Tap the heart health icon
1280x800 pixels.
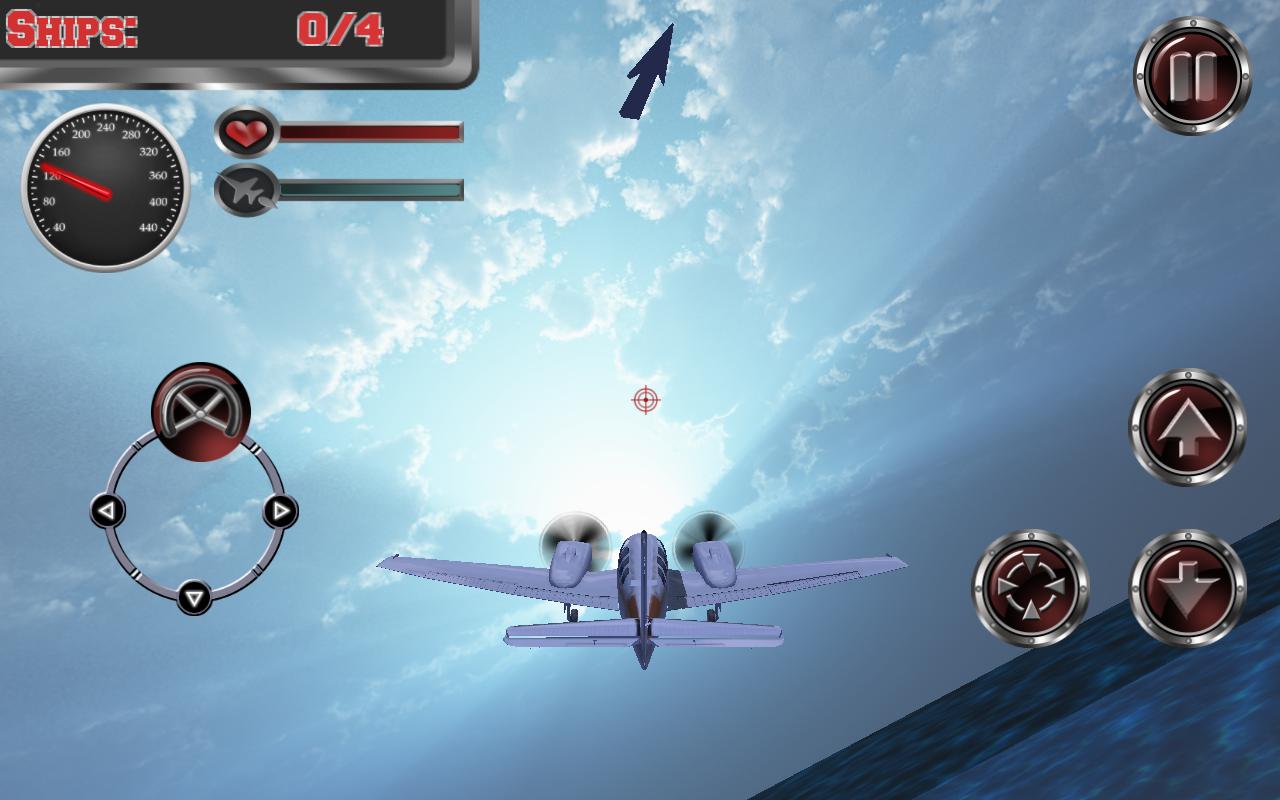(248, 131)
